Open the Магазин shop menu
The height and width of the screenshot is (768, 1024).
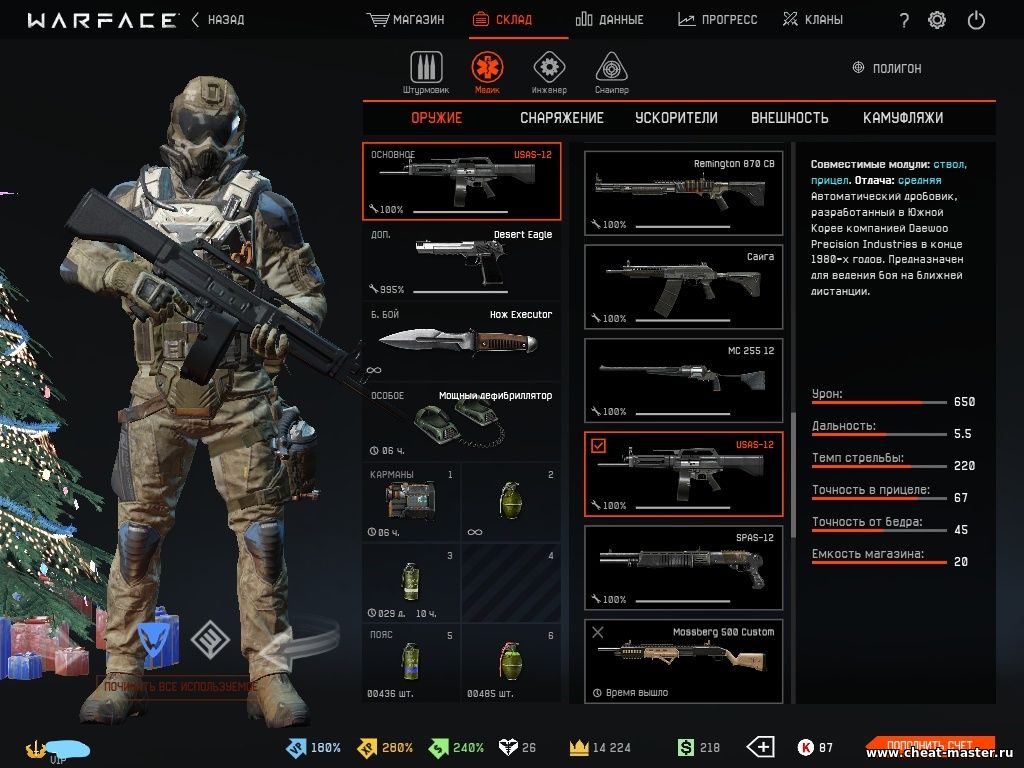[x=406, y=20]
